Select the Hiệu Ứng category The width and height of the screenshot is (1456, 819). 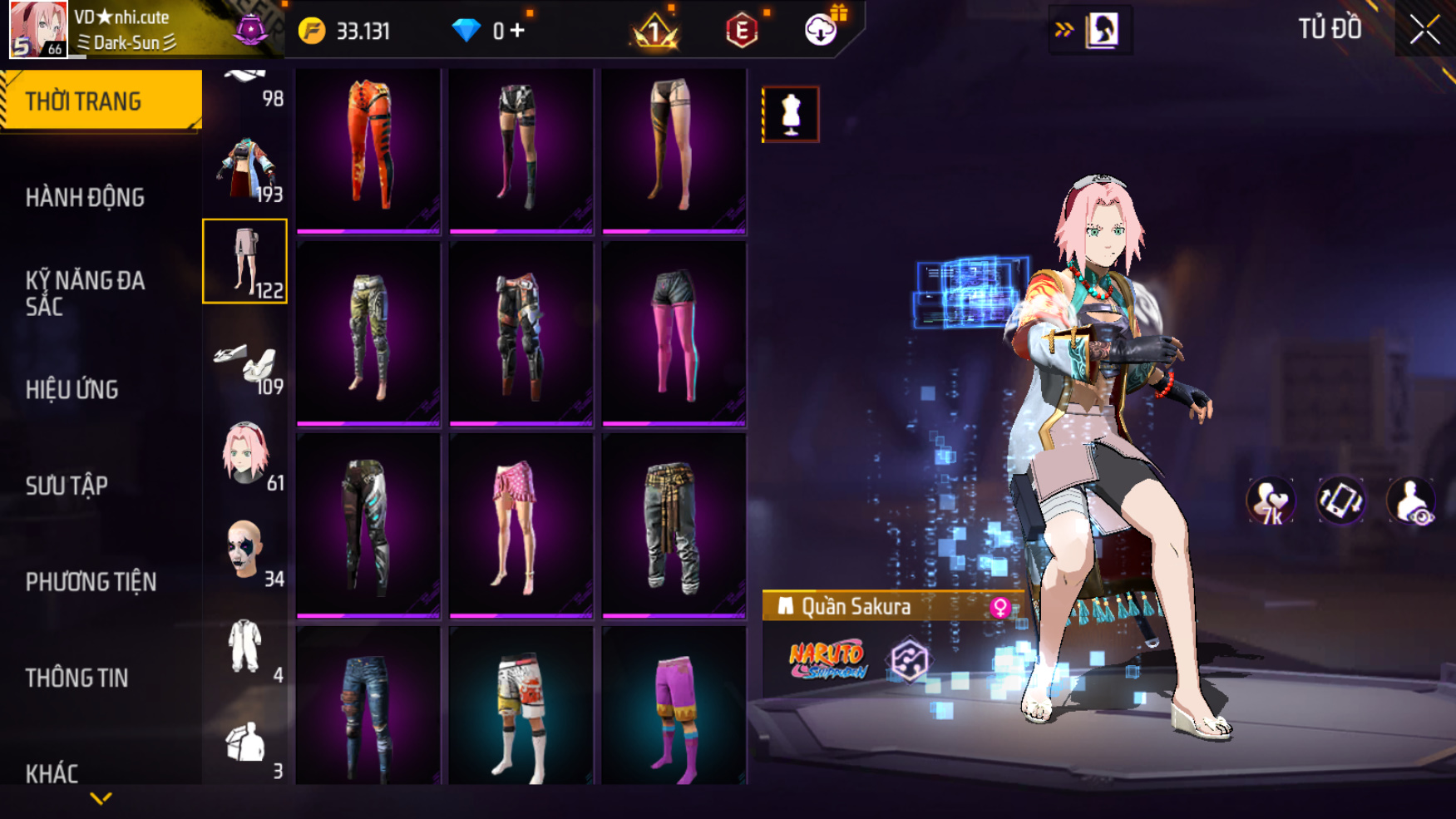coord(72,389)
